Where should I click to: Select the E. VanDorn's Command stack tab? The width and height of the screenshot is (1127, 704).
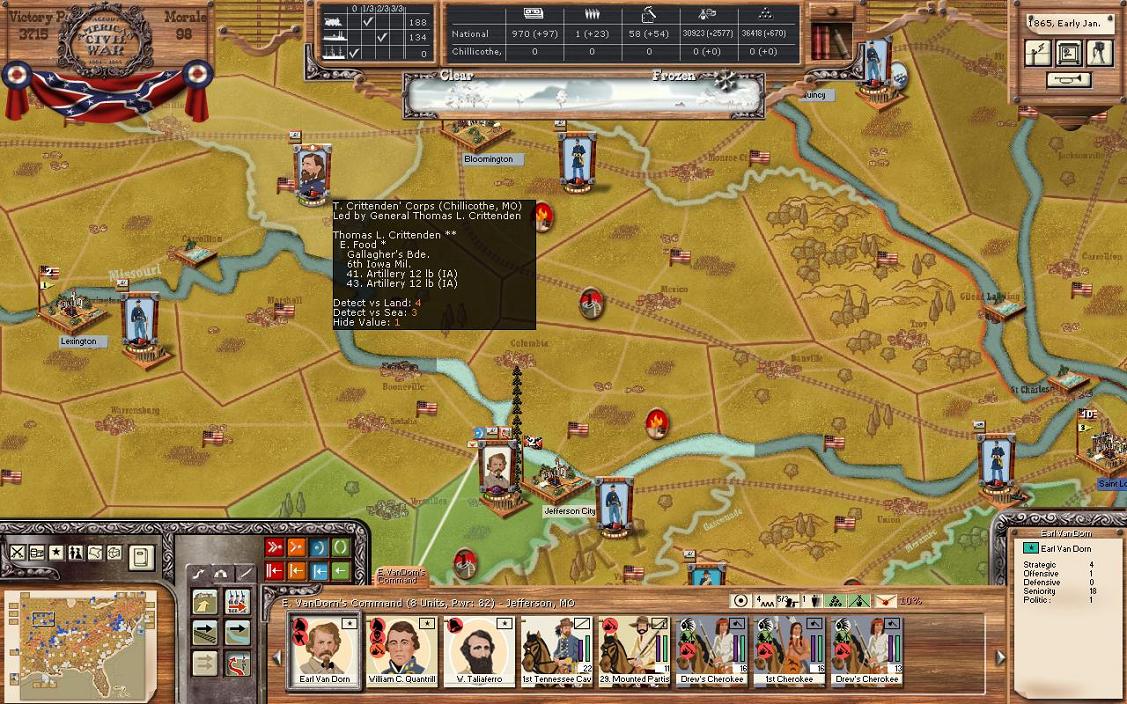(401, 576)
